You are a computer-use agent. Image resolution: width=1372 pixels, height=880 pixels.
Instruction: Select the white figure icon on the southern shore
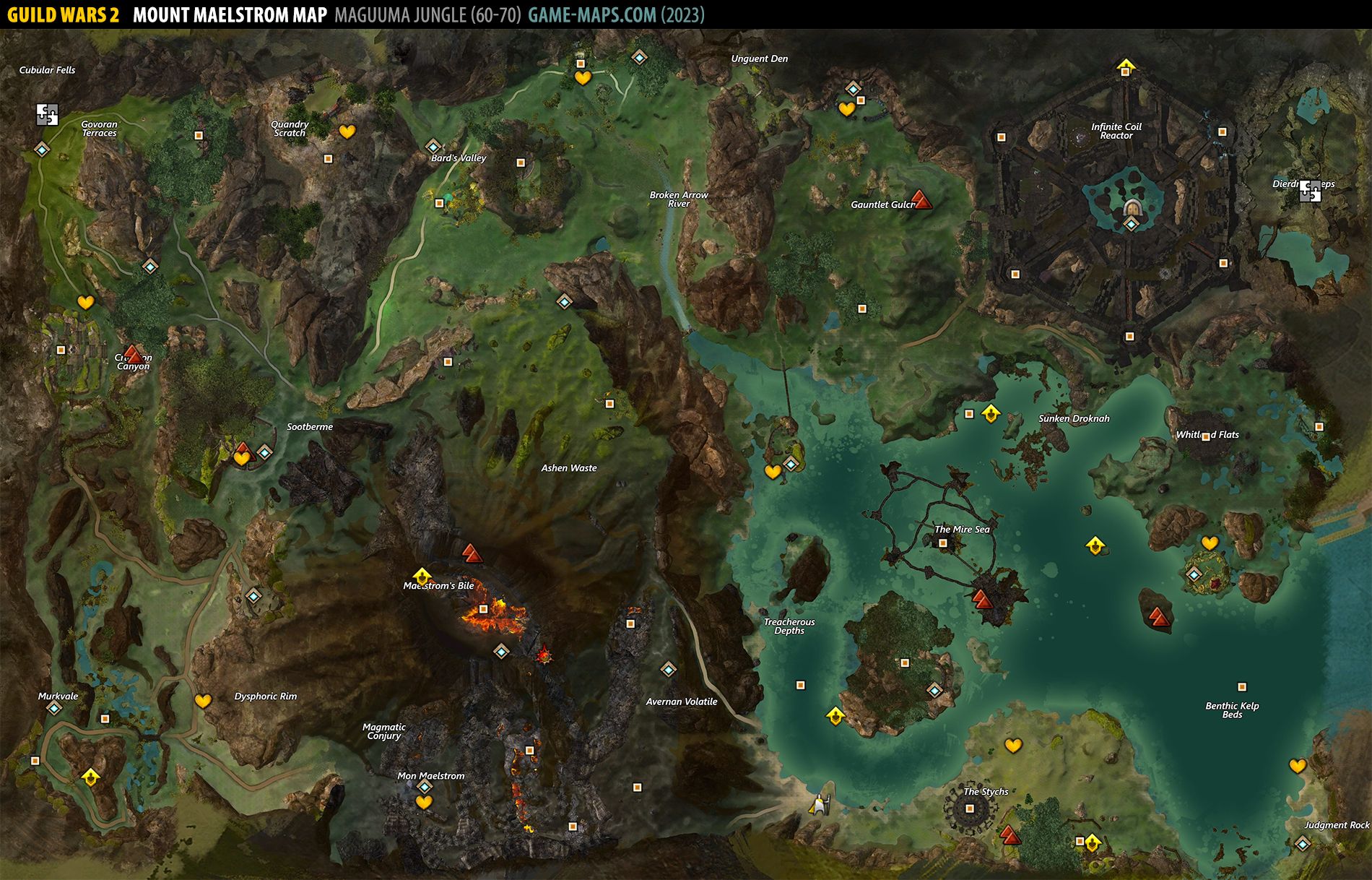[x=819, y=803]
